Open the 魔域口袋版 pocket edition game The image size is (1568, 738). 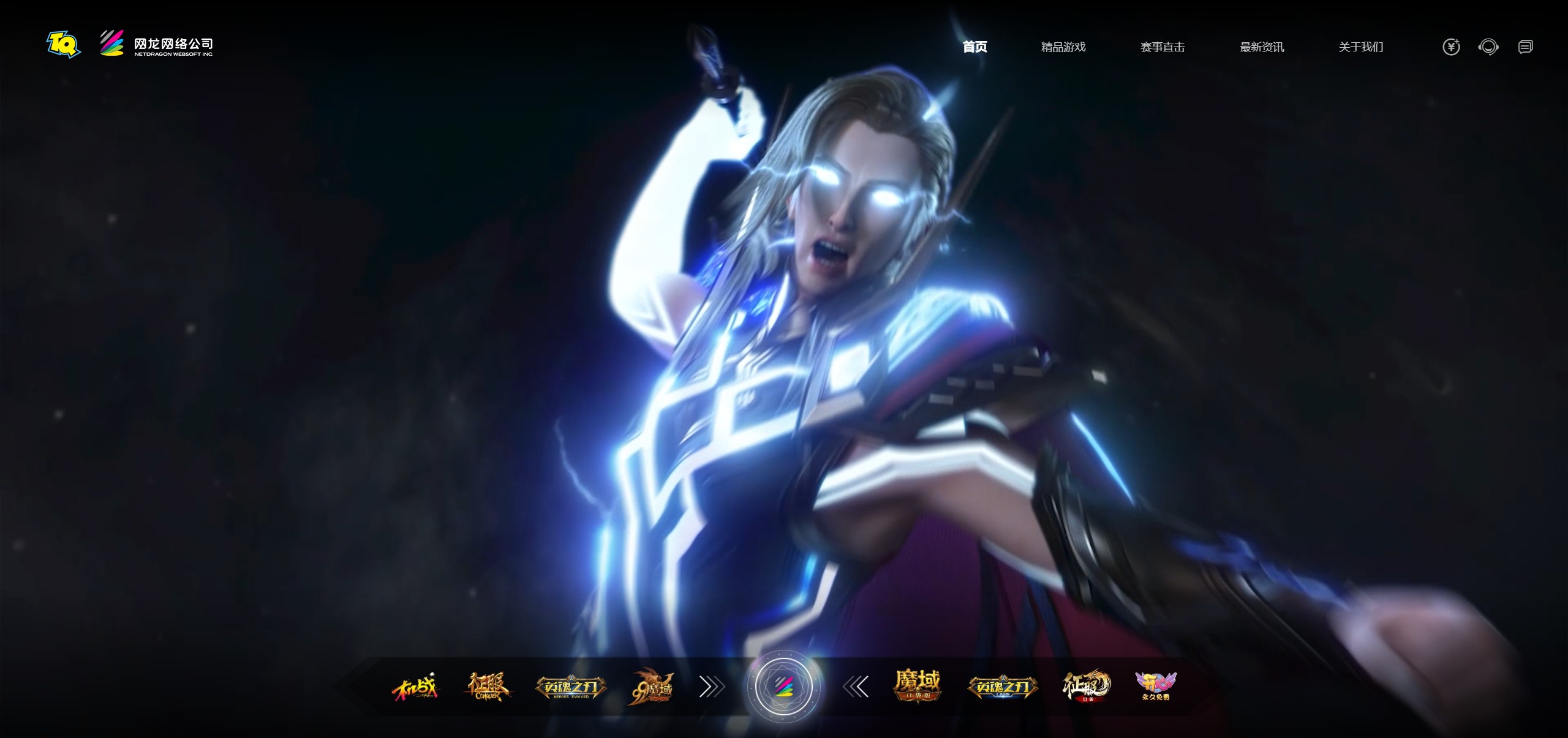click(x=917, y=685)
